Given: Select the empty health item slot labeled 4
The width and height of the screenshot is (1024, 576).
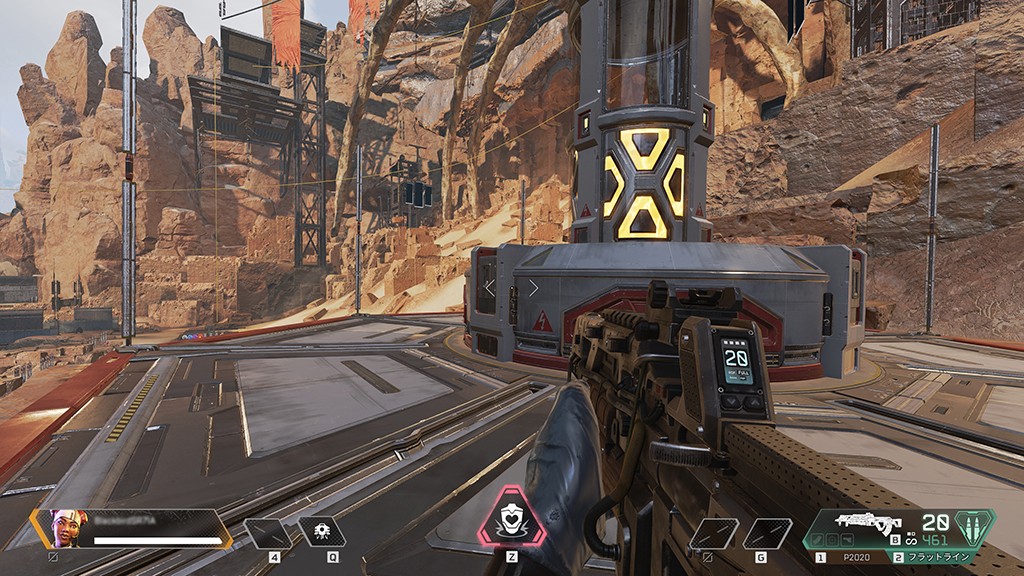Looking at the screenshot, I should pos(270,533).
